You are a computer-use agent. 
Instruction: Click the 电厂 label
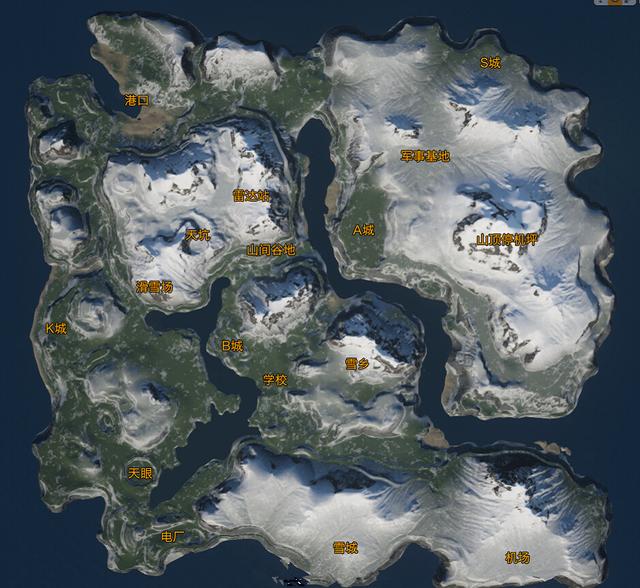(x=173, y=537)
